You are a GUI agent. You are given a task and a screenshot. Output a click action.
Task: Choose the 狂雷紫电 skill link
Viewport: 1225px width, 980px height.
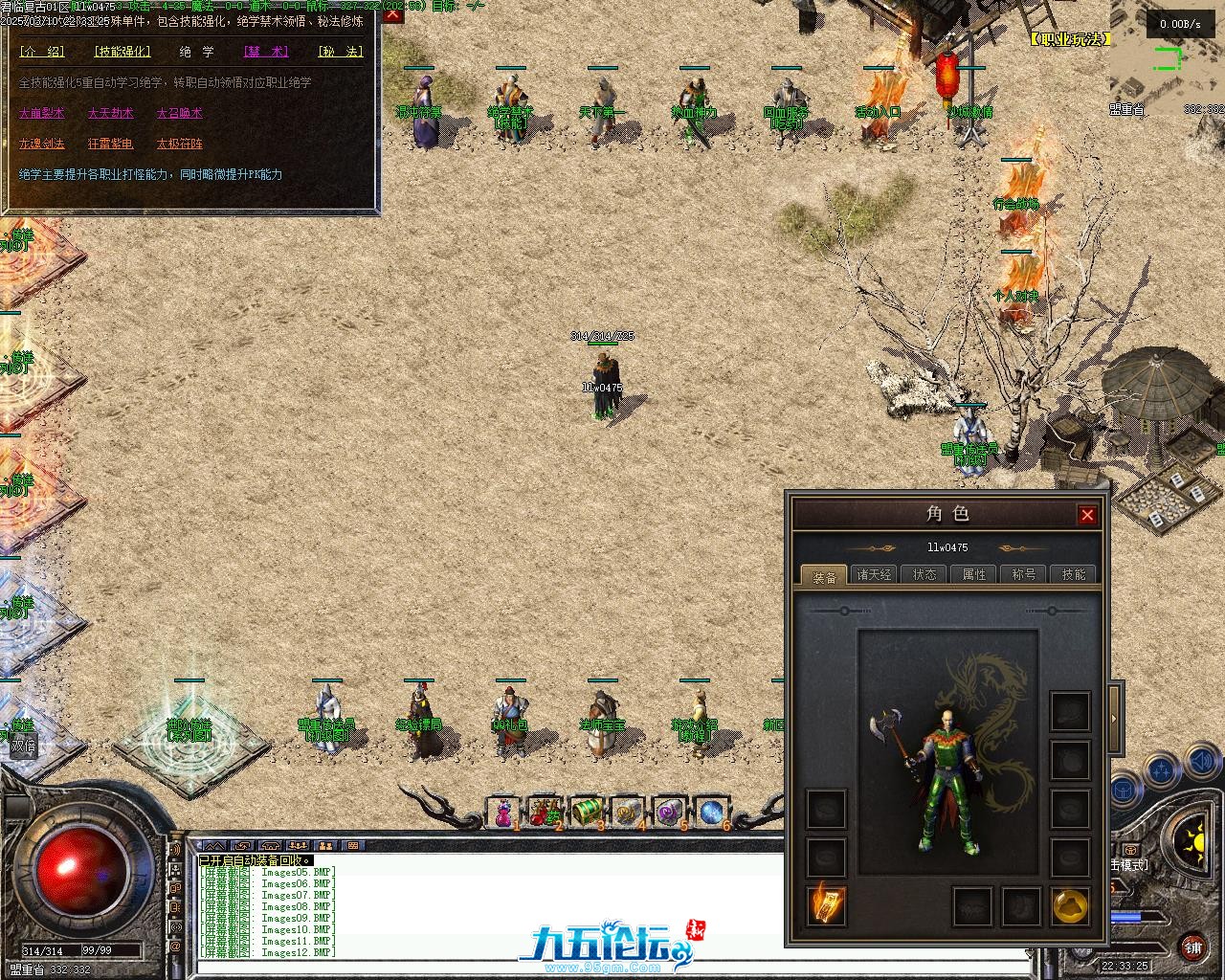[x=111, y=144]
